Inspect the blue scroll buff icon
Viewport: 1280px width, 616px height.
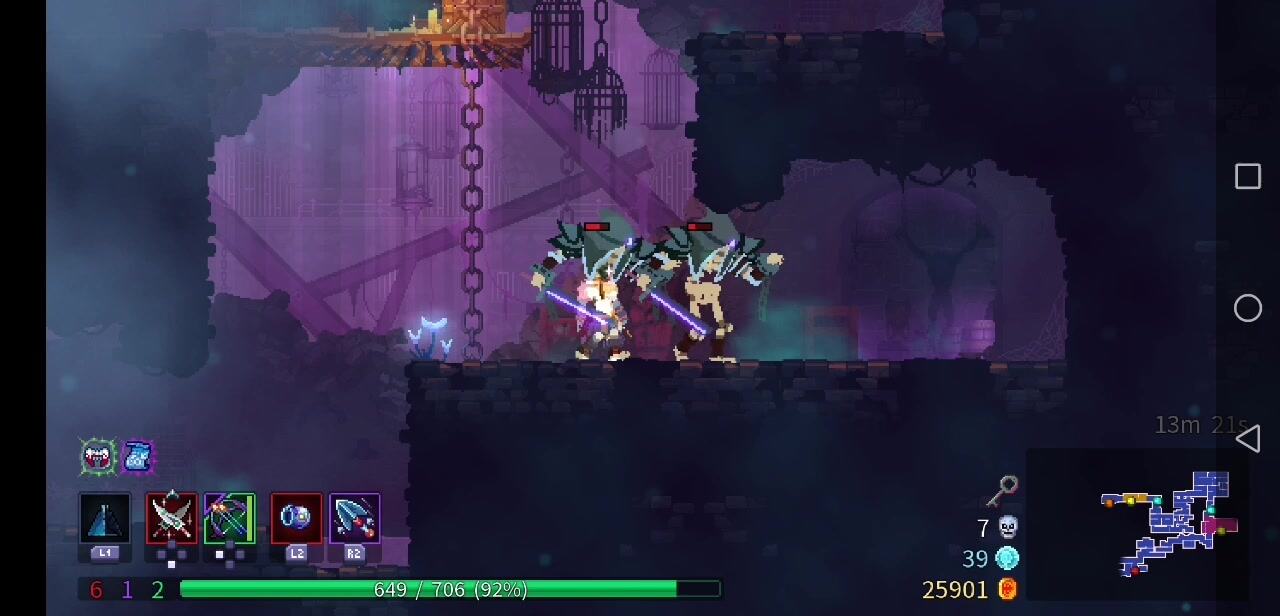pyautogui.click(x=138, y=457)
